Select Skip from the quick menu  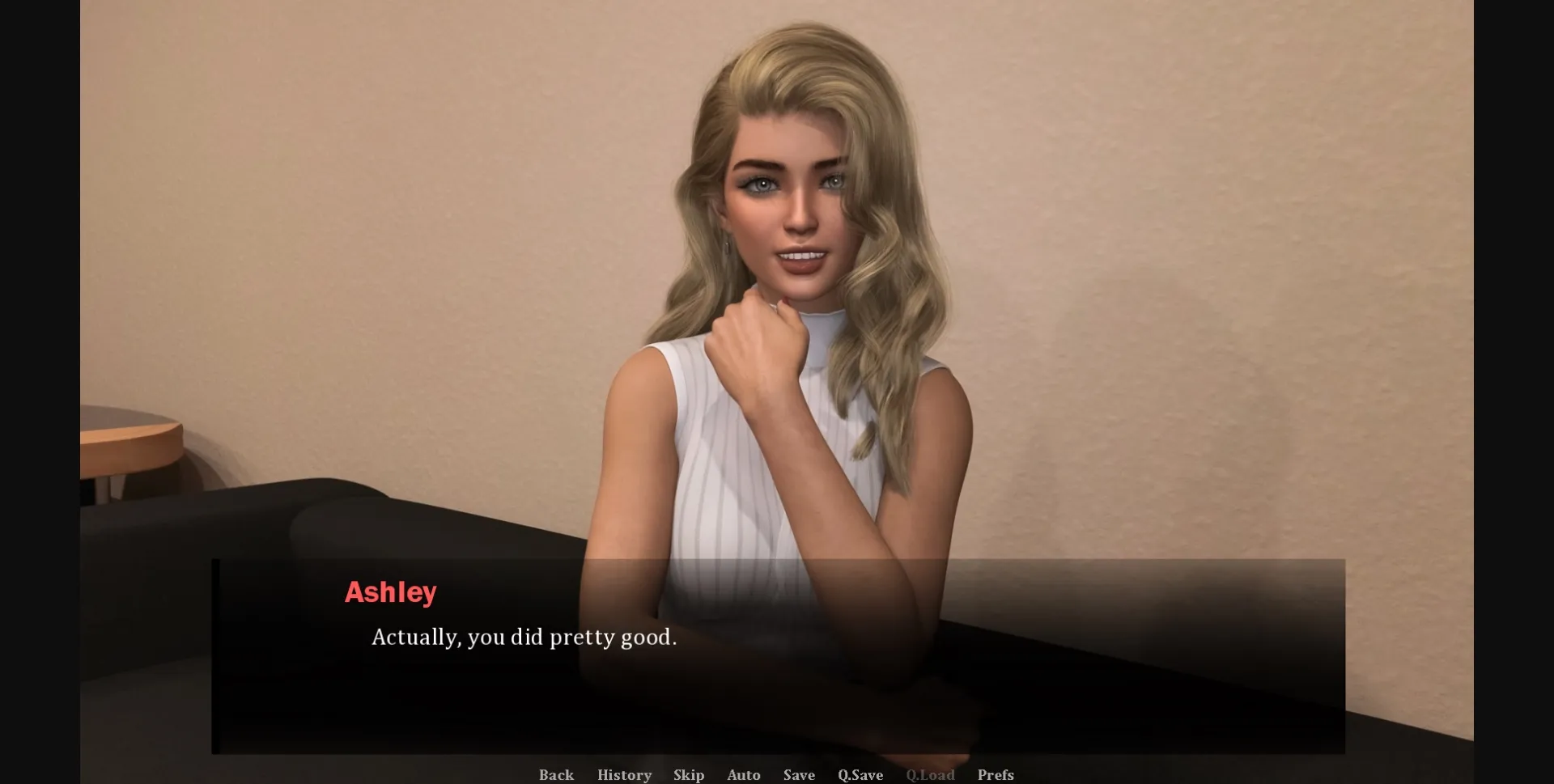click(689, 774)
